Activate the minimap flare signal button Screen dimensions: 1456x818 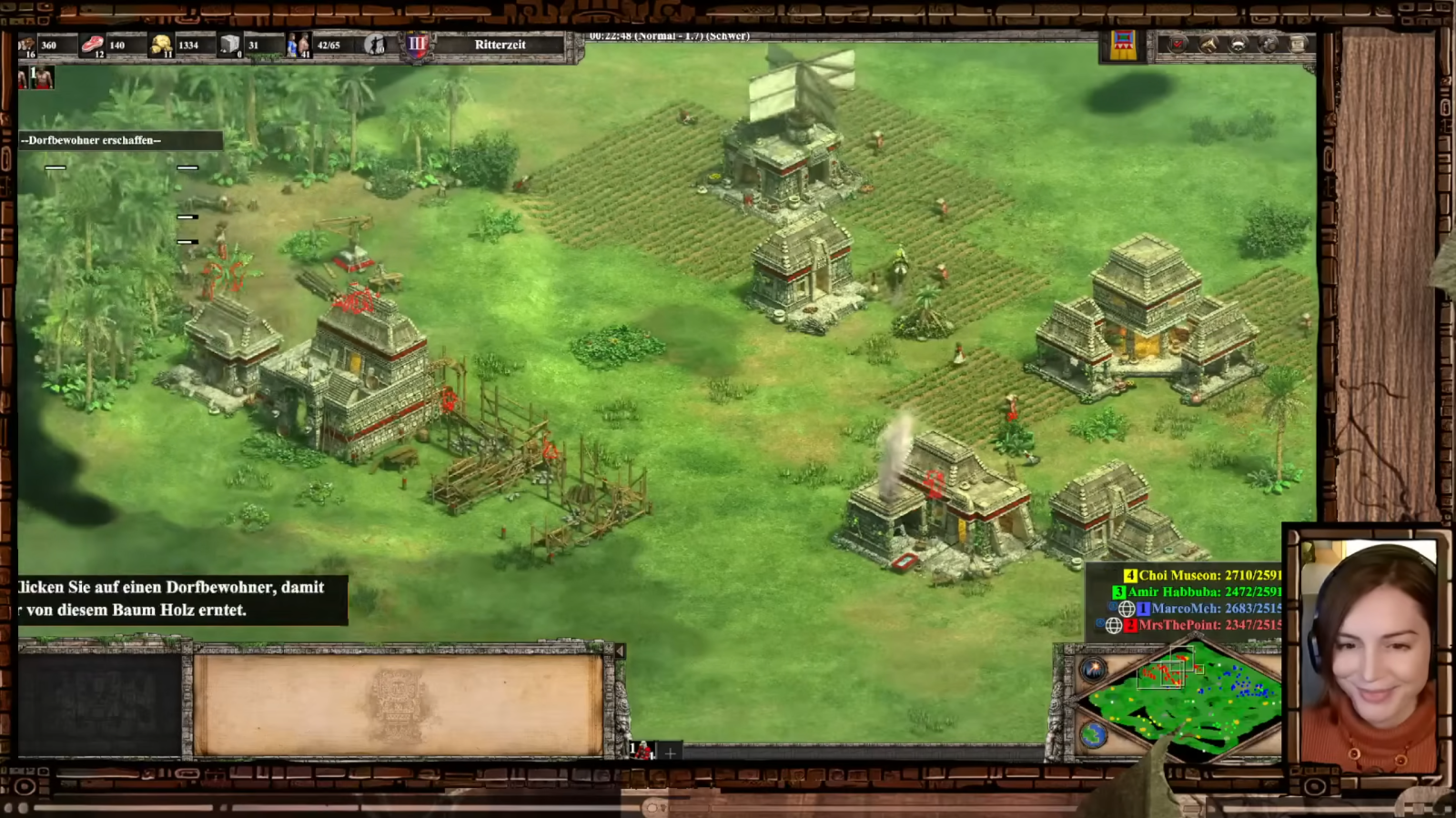coord(1094,669)
